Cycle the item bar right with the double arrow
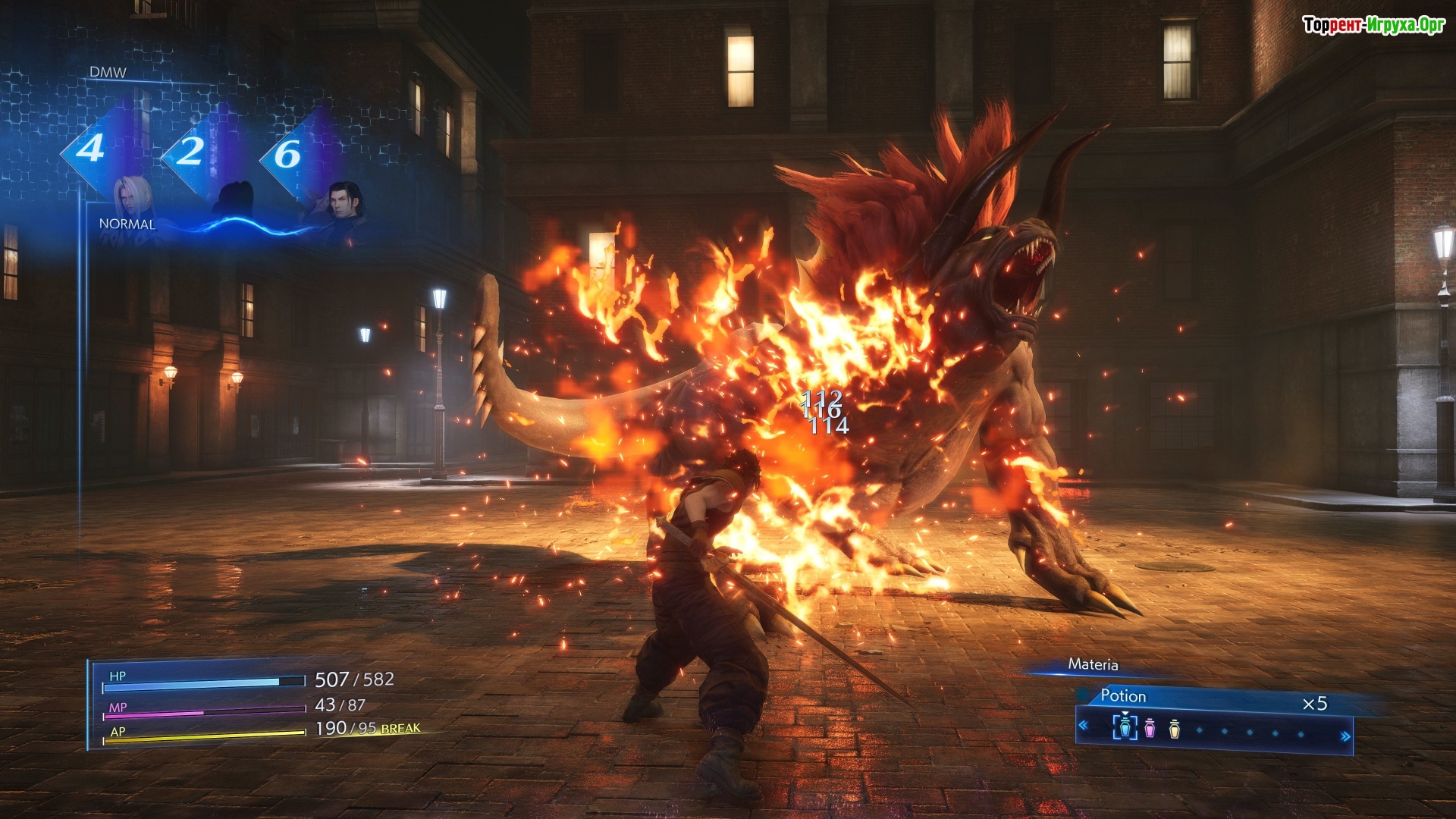Screen dimensions: 1456x819 [1345, 736]
